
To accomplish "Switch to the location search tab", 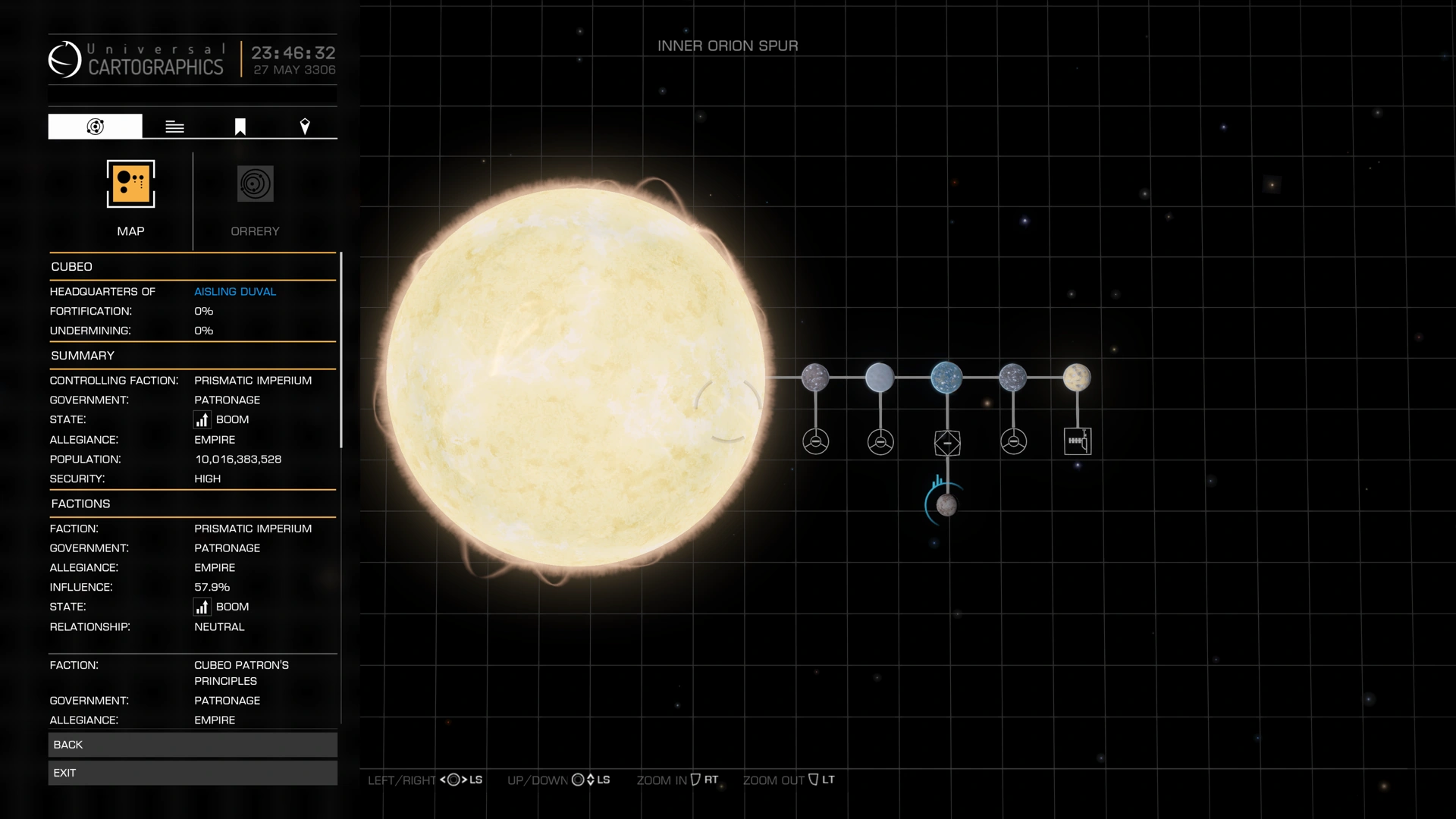I will 305,126.
